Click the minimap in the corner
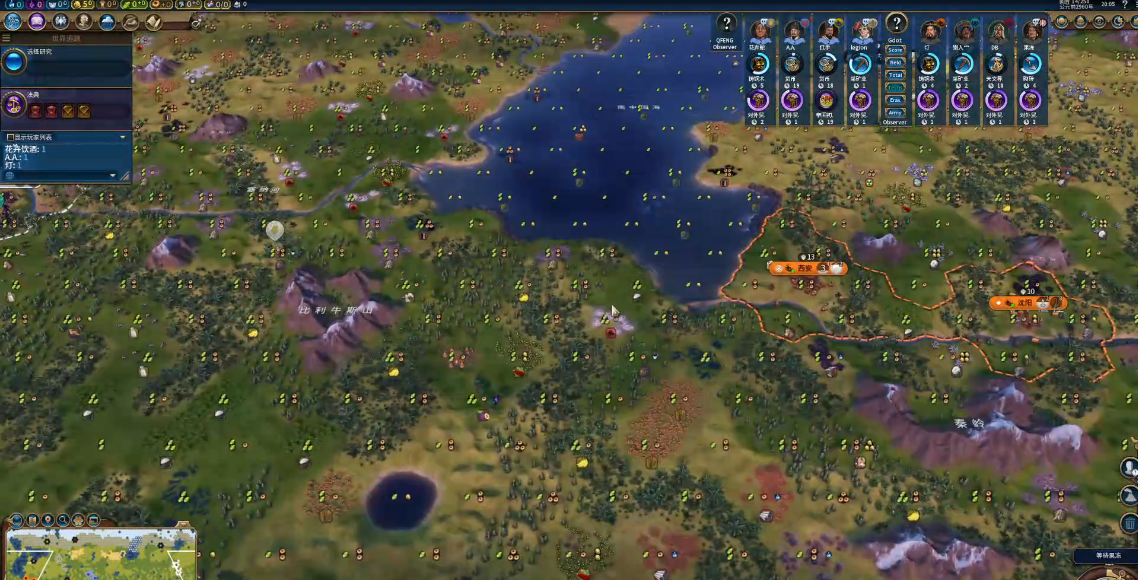The height and width of the screenshot is (580, 1138). pos(100,554)
